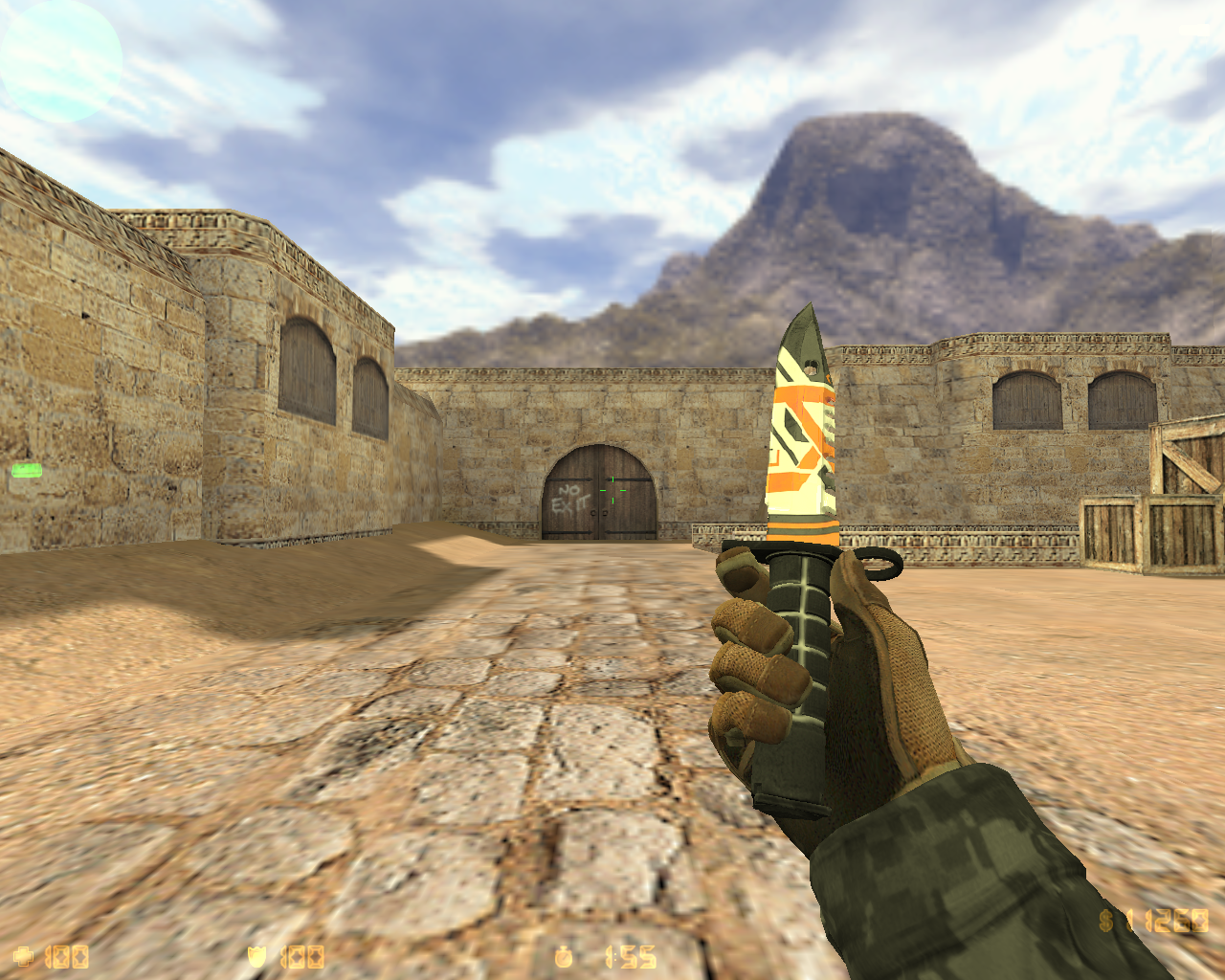Select the skinned bayonet knife blade

[802, 412]
